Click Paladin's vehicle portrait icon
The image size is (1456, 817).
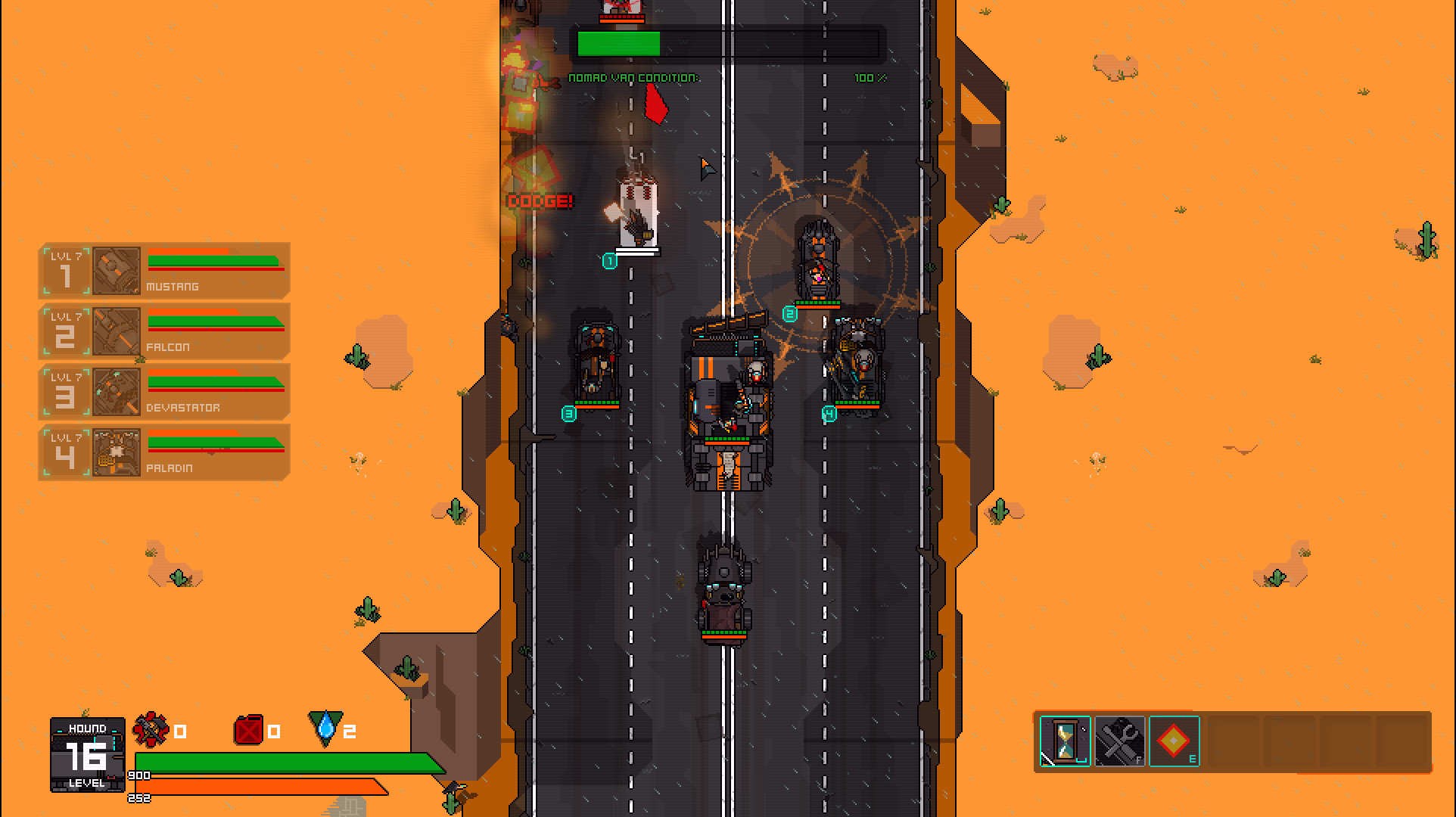115,452
